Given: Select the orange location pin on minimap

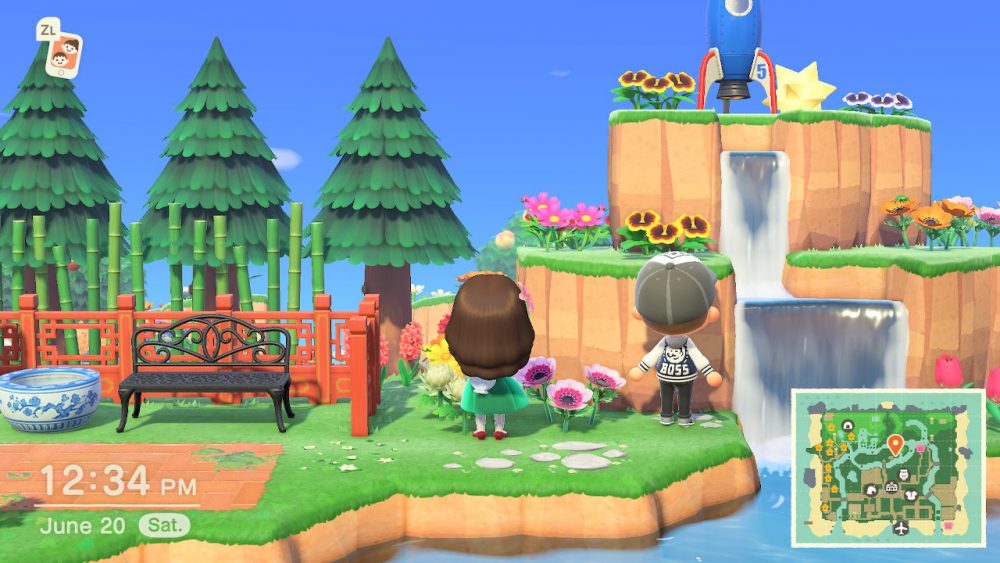Looking at the screenshot, I should [x=894, y=444].
